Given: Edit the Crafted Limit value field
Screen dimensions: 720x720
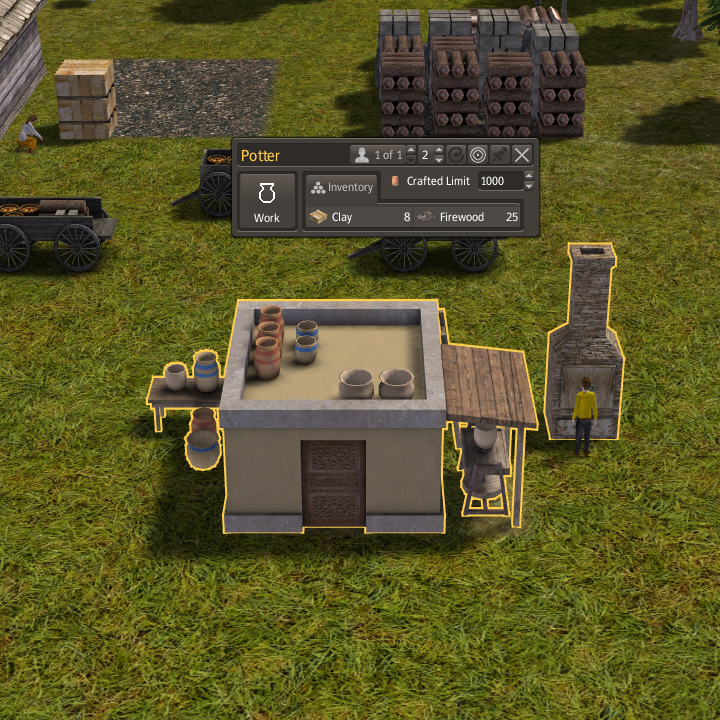Looking at the screenshot, I should coord(499,181).
